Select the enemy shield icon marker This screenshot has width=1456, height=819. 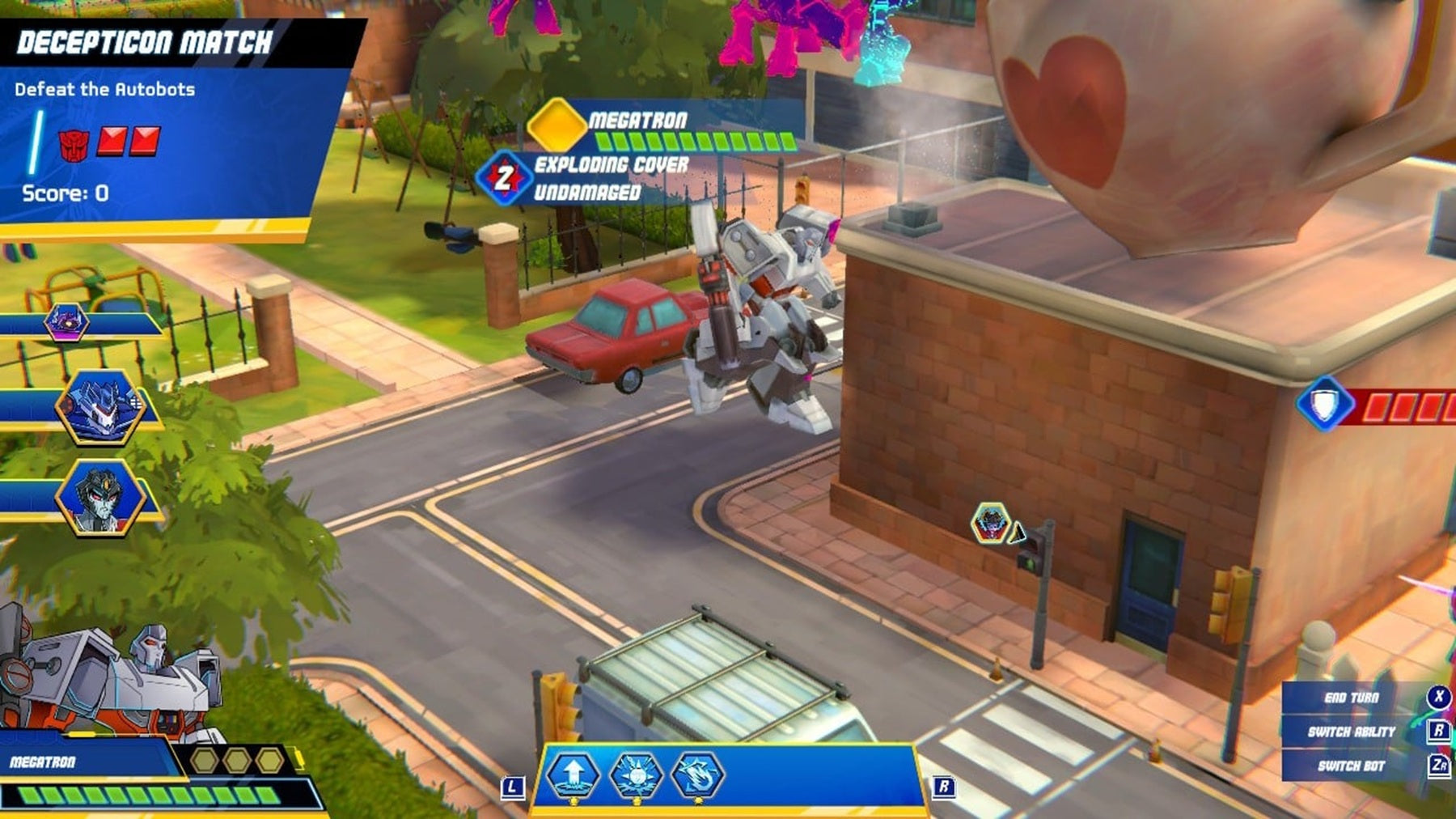1324,403
